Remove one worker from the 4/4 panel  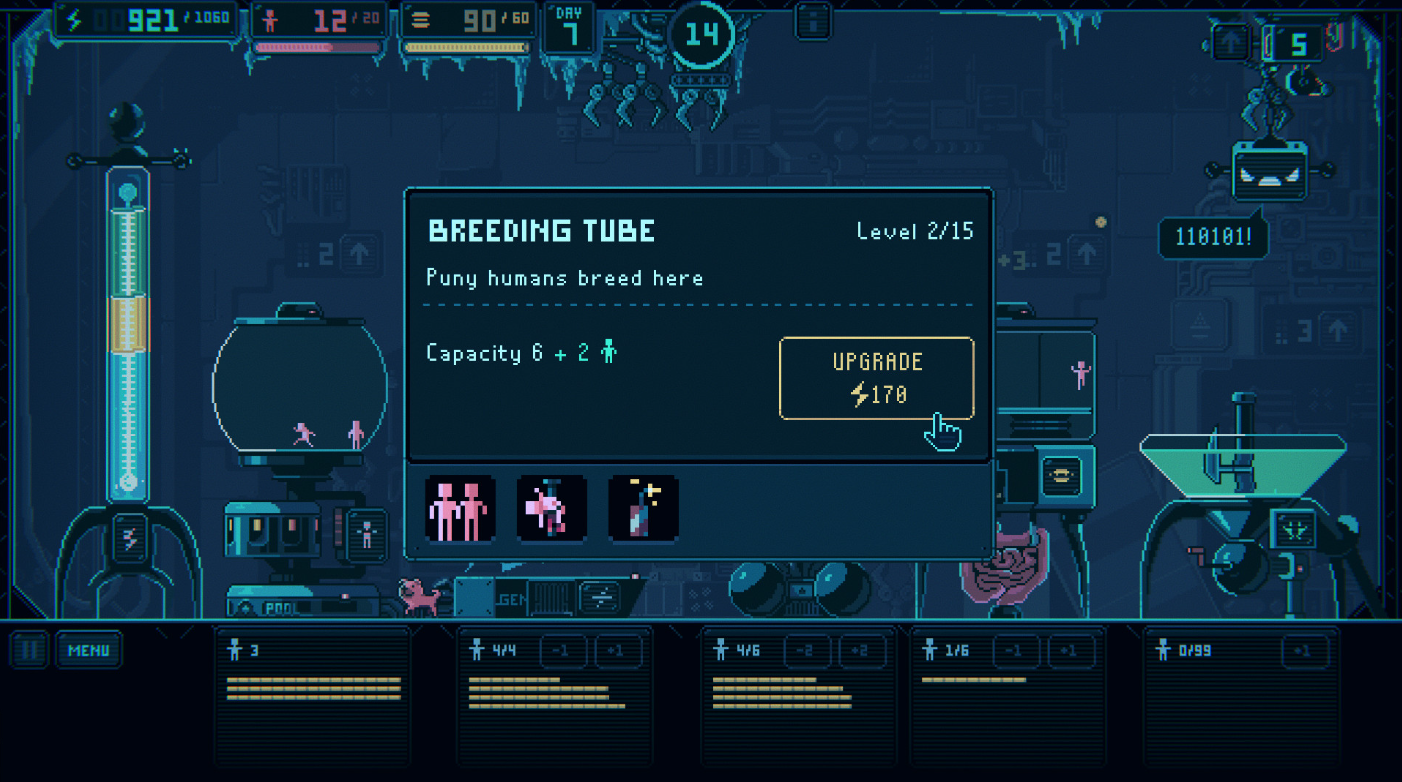pyautogui.click(x=564, y=652)
